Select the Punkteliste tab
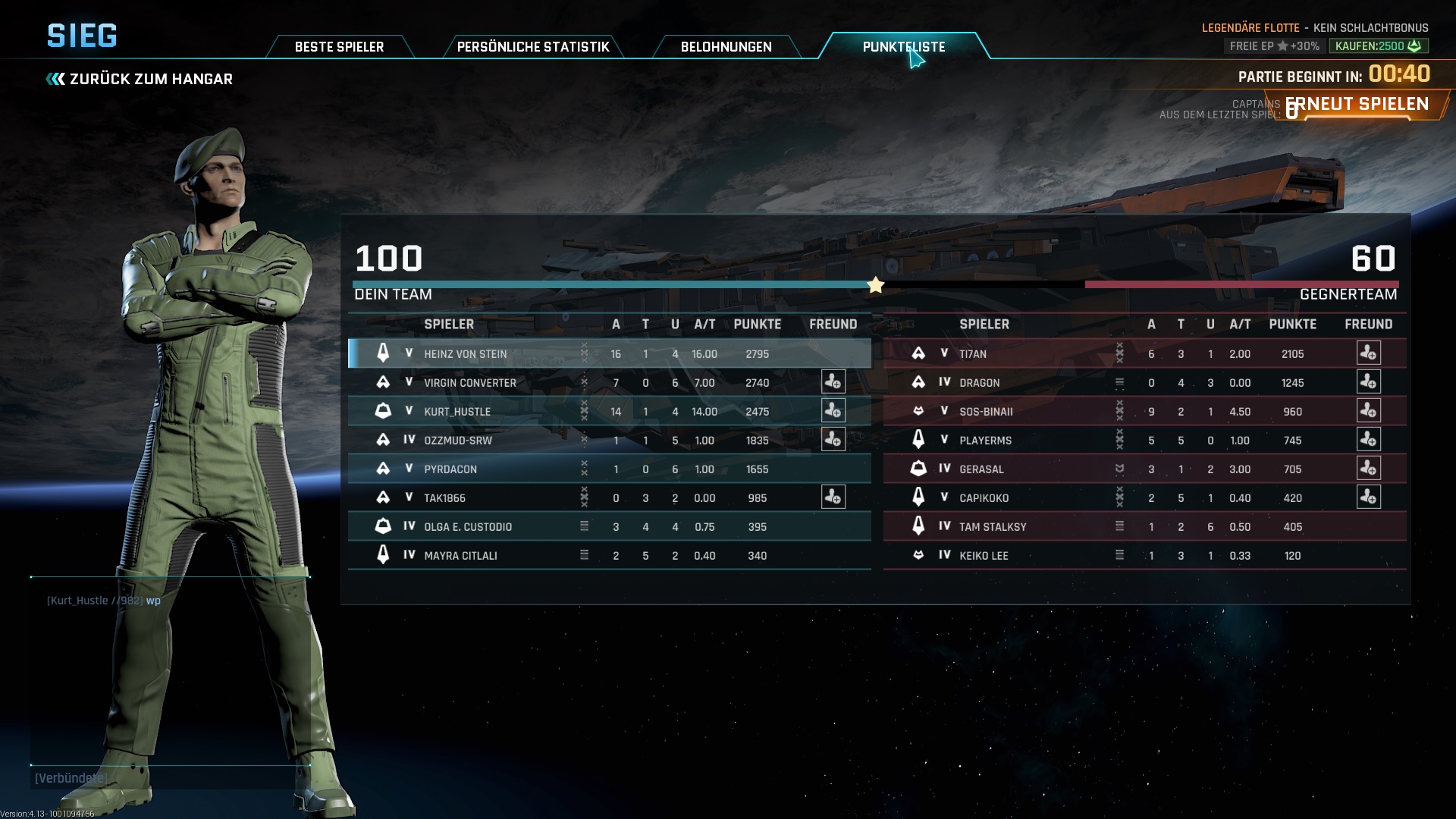Image resolution: width=1456 pixels, height=819 pixels. (x=903, y=47)
